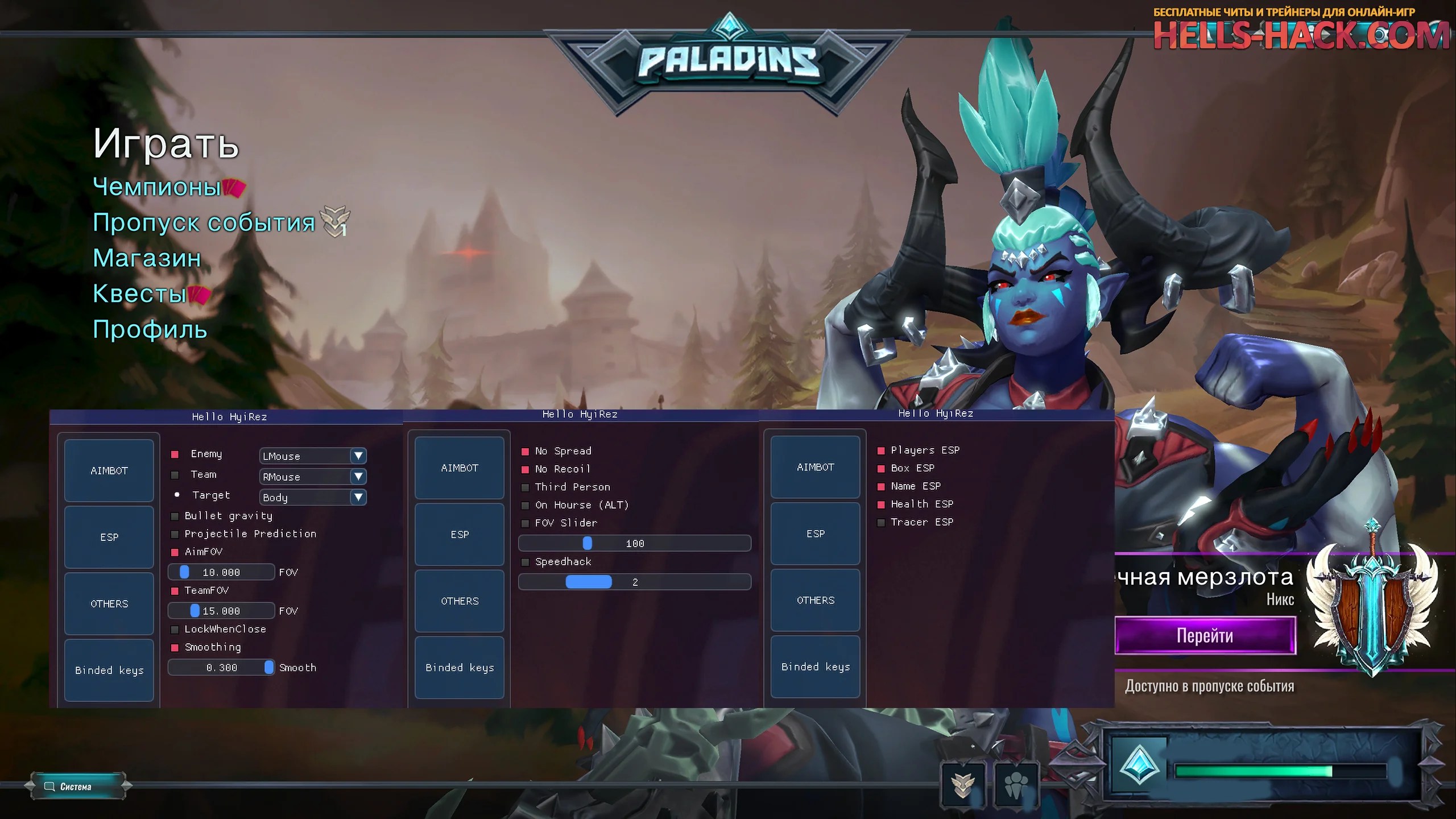The height and width of the screenshot is (819, 1456).
Task: Open the Система chat icon
Action: 50,787
